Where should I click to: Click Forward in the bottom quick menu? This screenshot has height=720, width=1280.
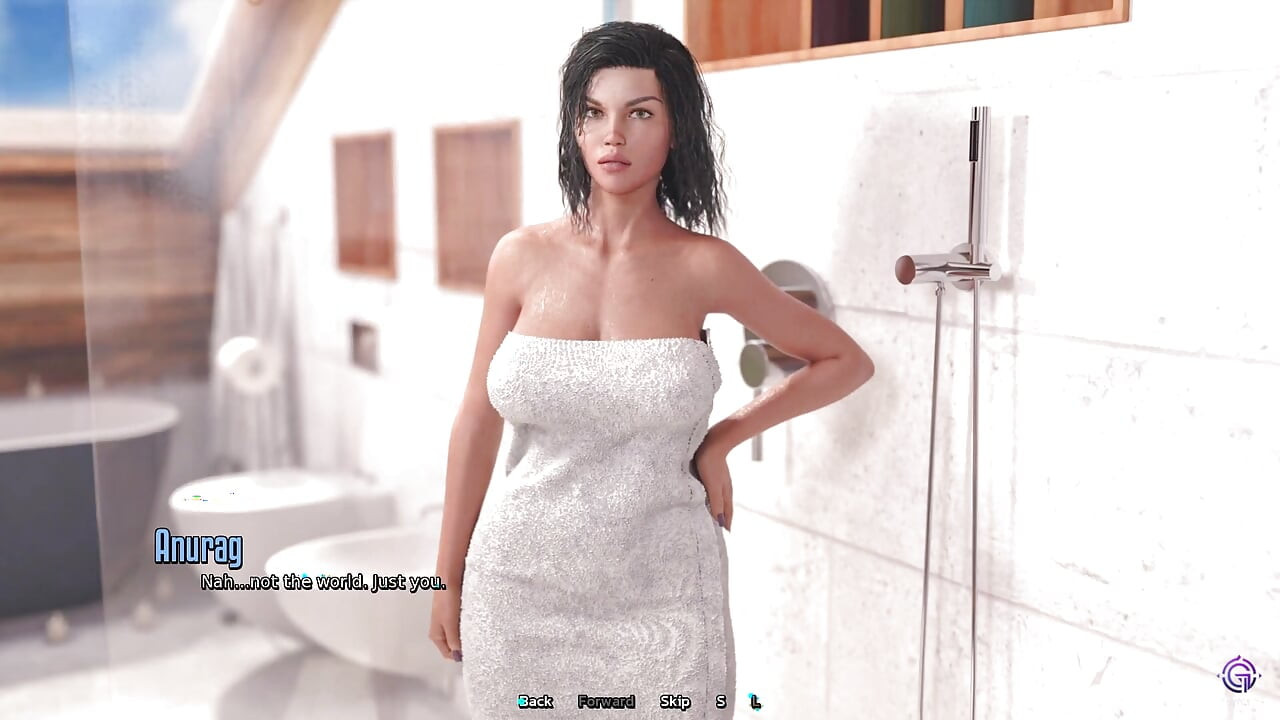click(x=606, y=702)
